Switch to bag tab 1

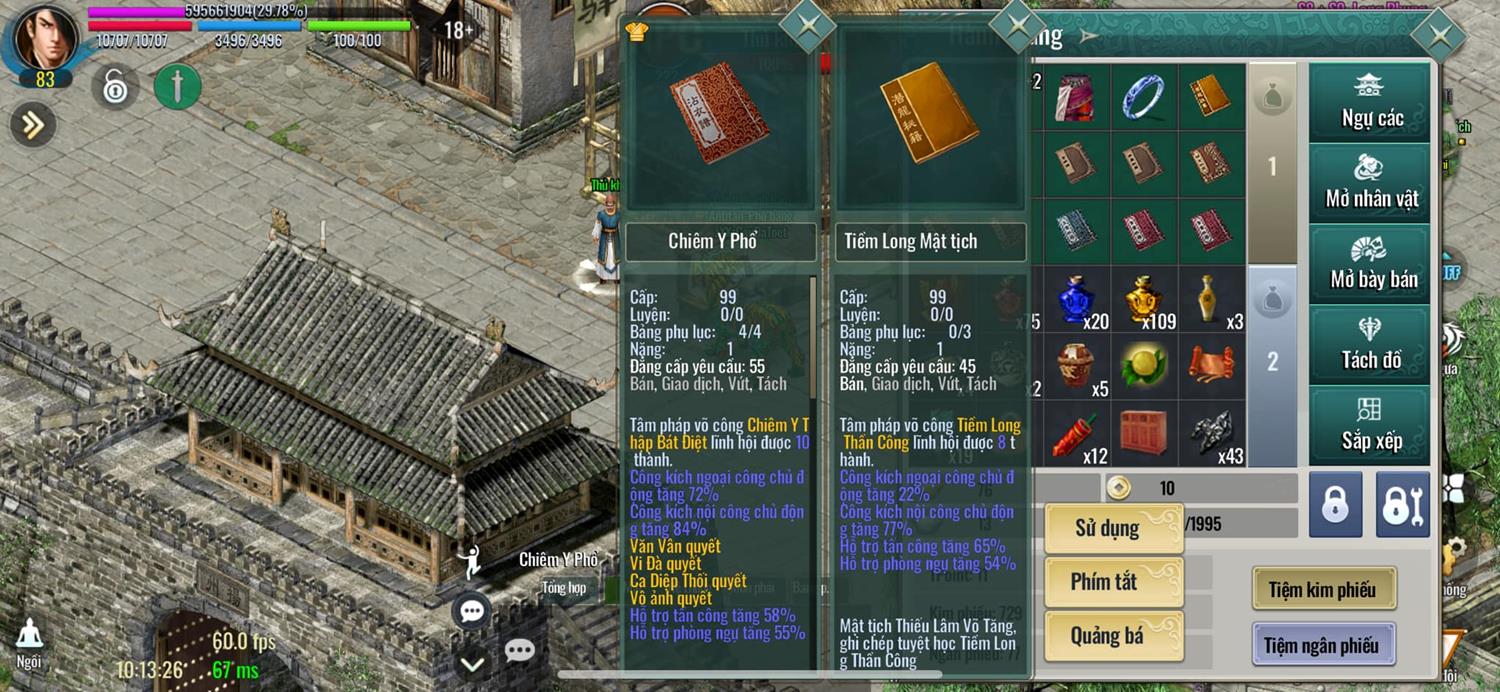(x=1272, y=163)
